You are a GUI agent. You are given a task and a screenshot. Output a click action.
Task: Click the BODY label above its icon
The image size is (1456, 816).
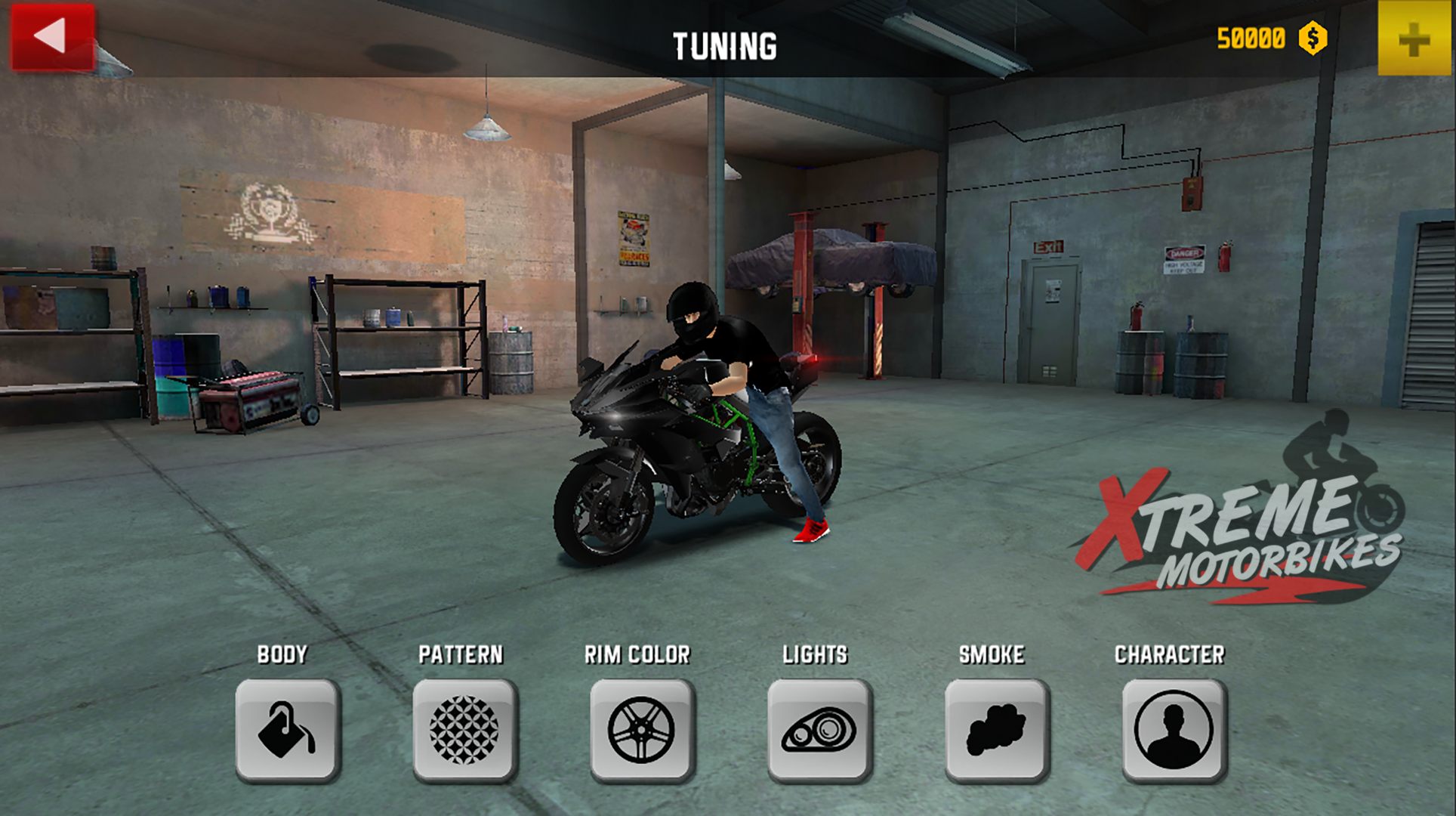coord(282,654)
